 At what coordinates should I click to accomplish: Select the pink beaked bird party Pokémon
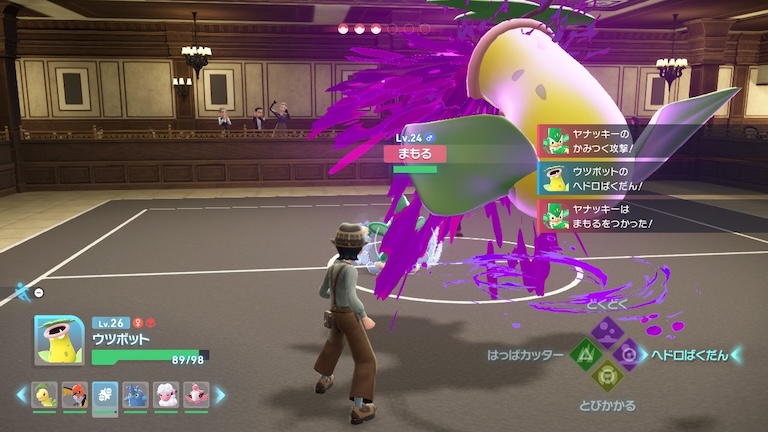[195, 395]
